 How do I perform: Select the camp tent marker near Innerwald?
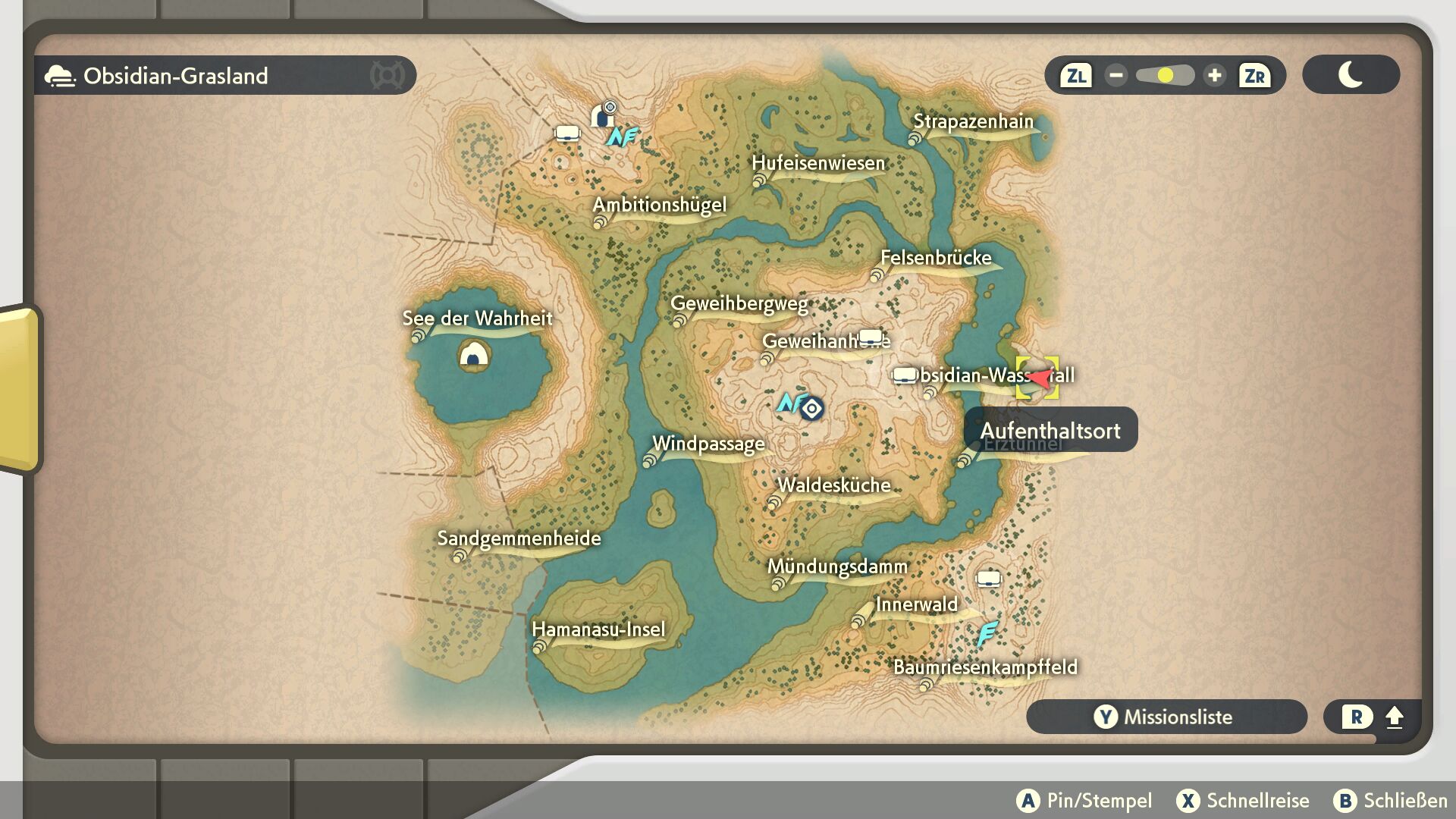point(988,579)
